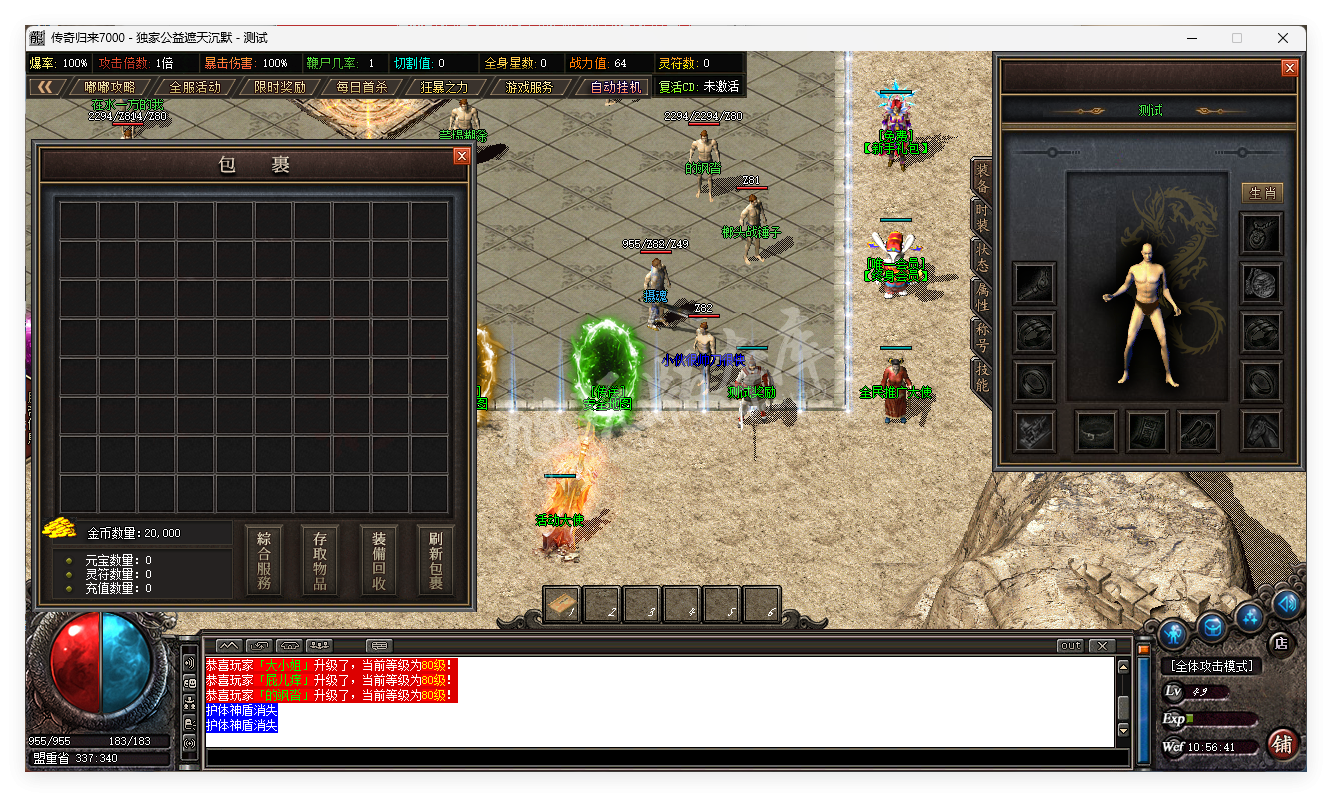Click the group chat icon in the chat toolbar

(x=321, y=645)
